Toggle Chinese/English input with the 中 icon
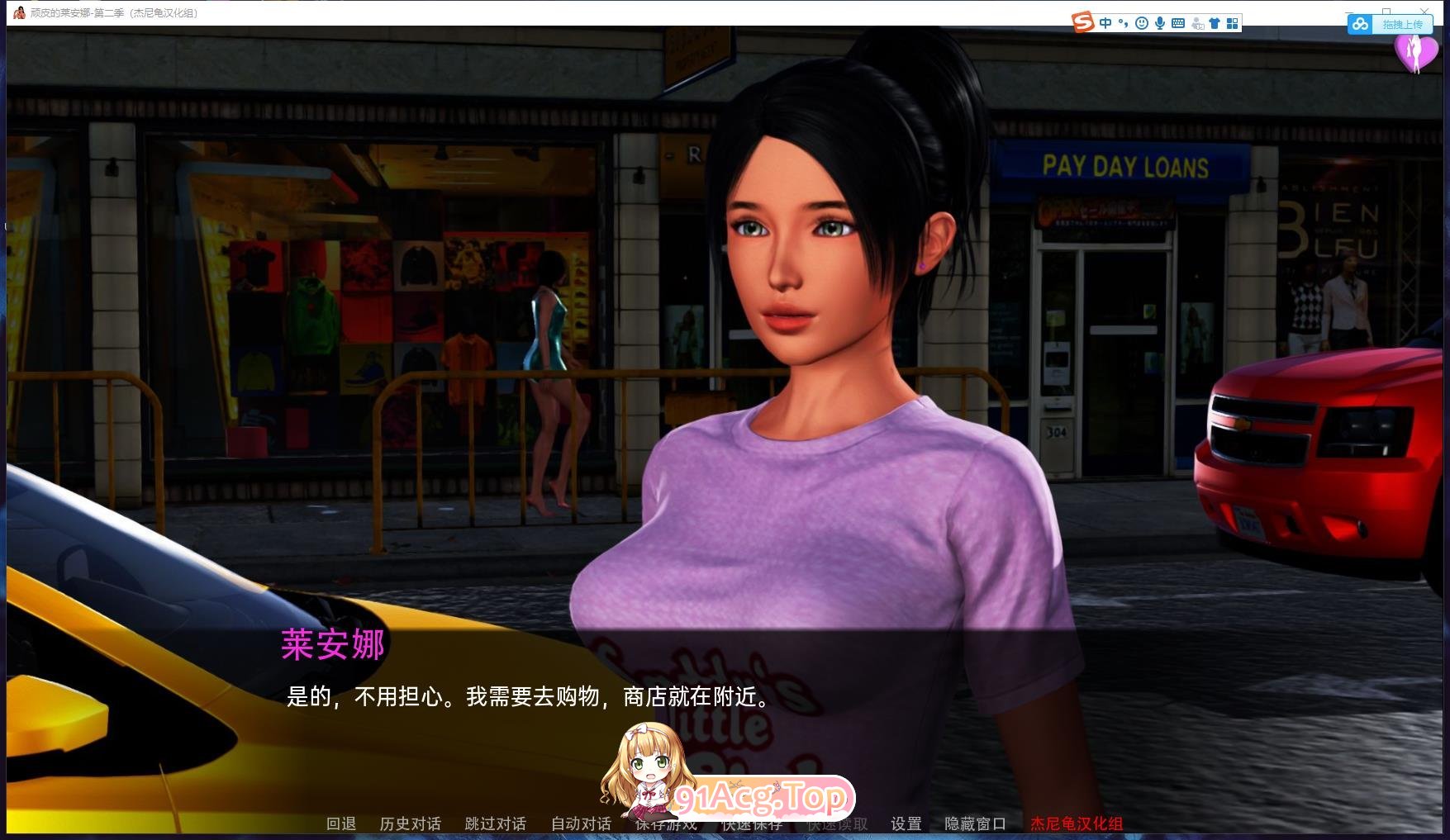 coord(1105,23)
